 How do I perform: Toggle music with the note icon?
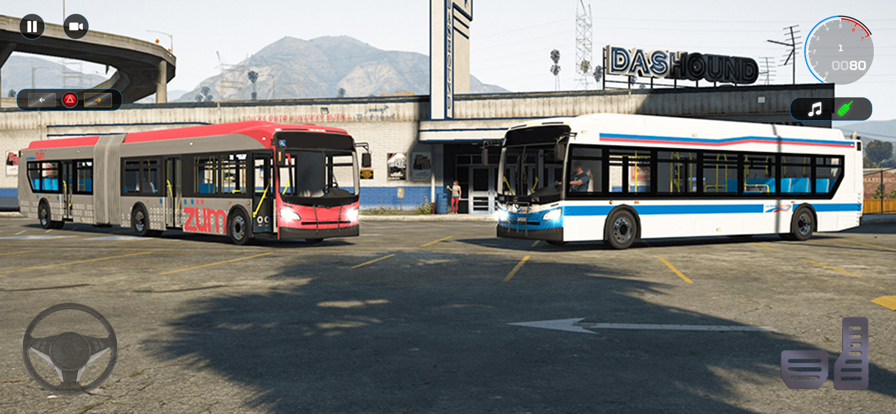point(815,109)
